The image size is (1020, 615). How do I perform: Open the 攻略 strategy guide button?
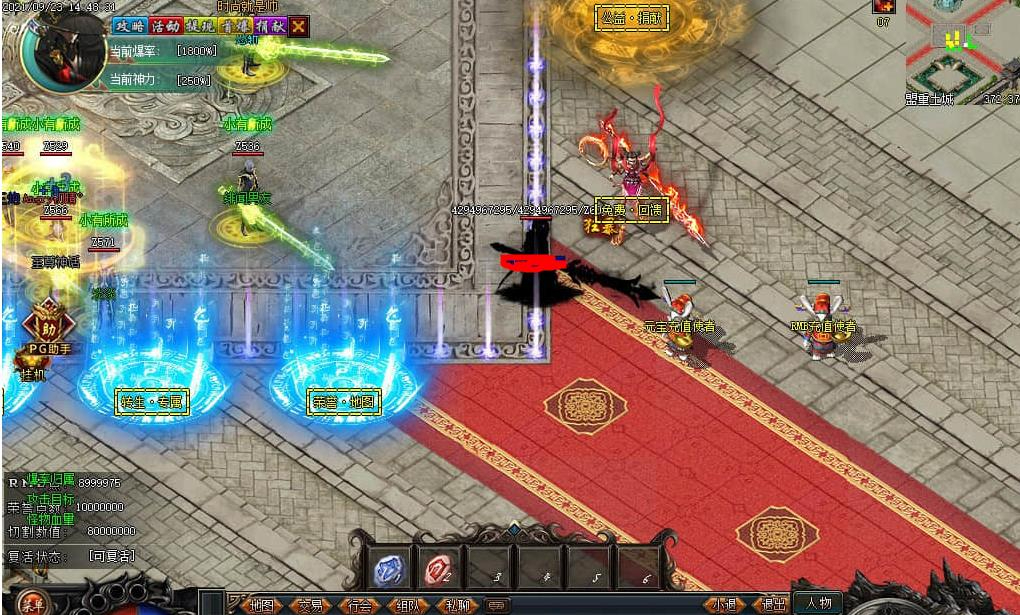click(128, 26)
